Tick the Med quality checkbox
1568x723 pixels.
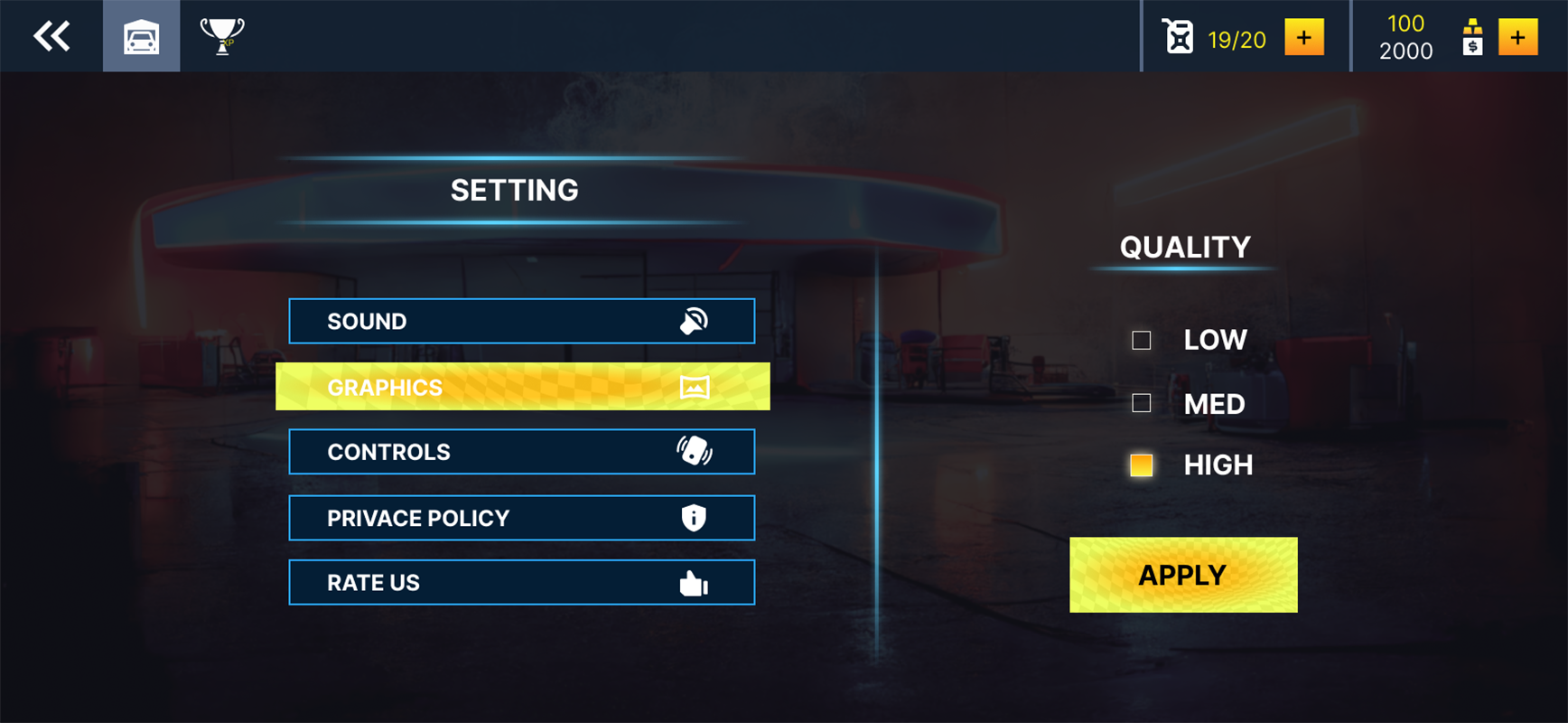pyautogui.click(x=1142, y=403)
